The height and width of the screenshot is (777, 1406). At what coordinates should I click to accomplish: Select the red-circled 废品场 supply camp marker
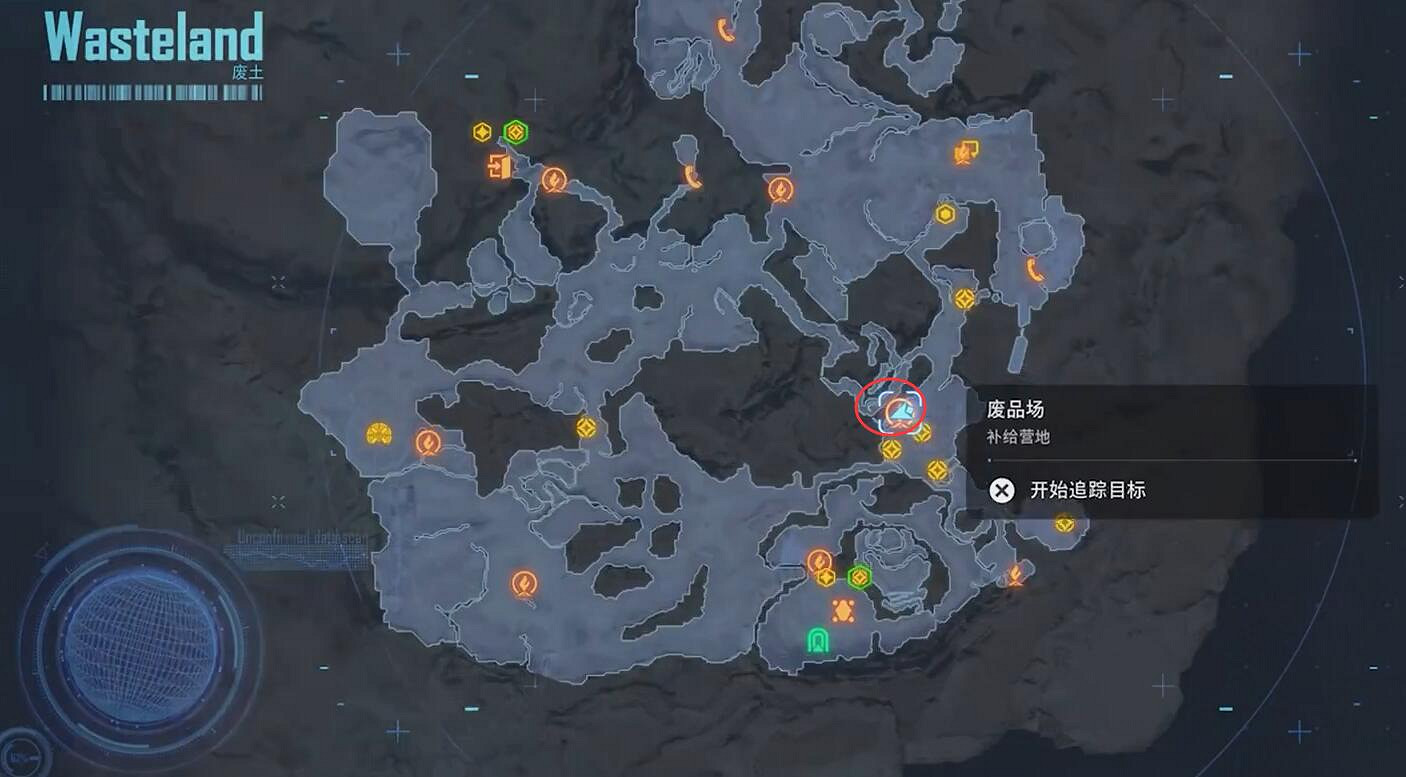(891, 407)
